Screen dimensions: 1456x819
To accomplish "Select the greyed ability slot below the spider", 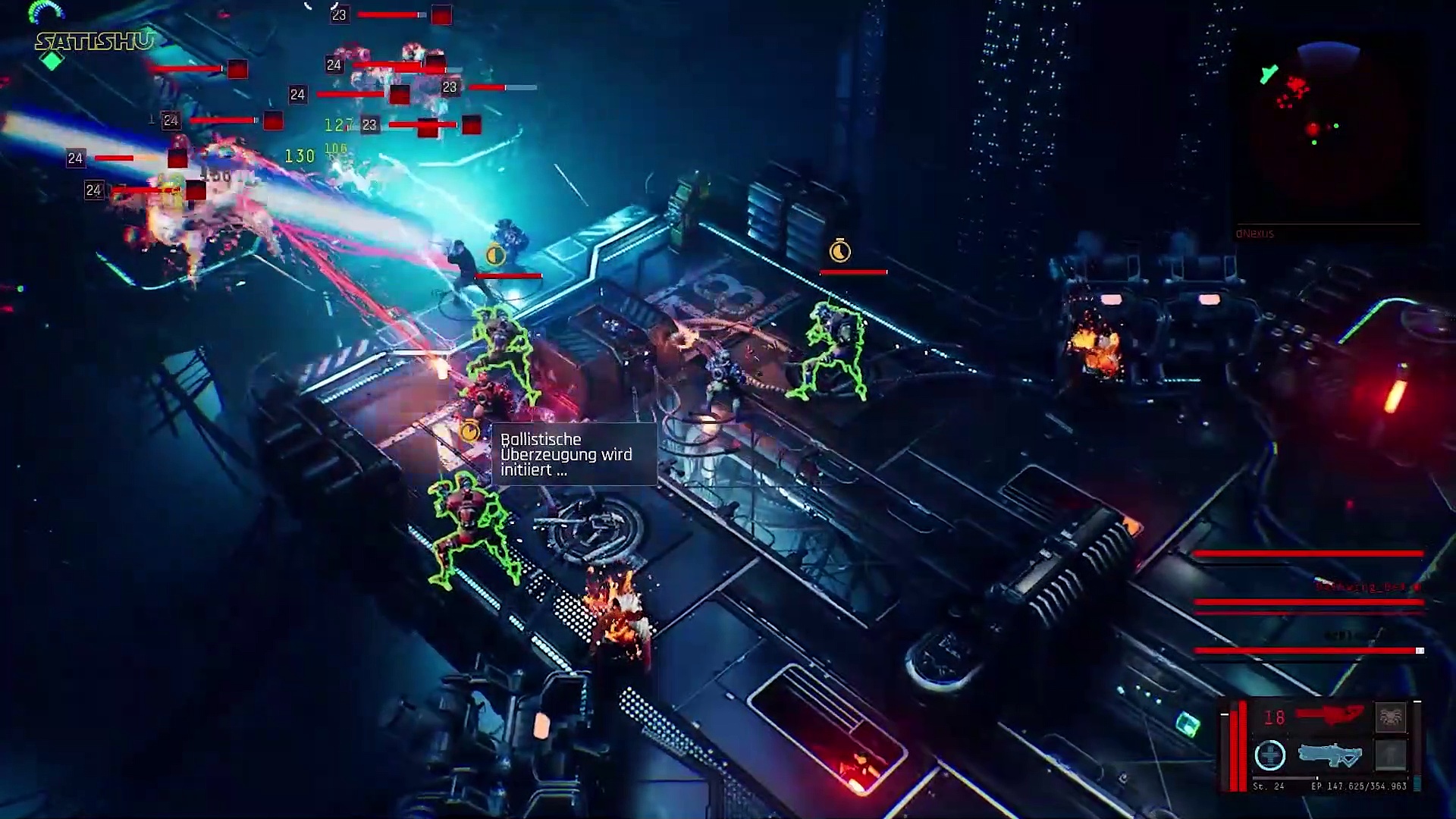I will tap(1390, 755).
